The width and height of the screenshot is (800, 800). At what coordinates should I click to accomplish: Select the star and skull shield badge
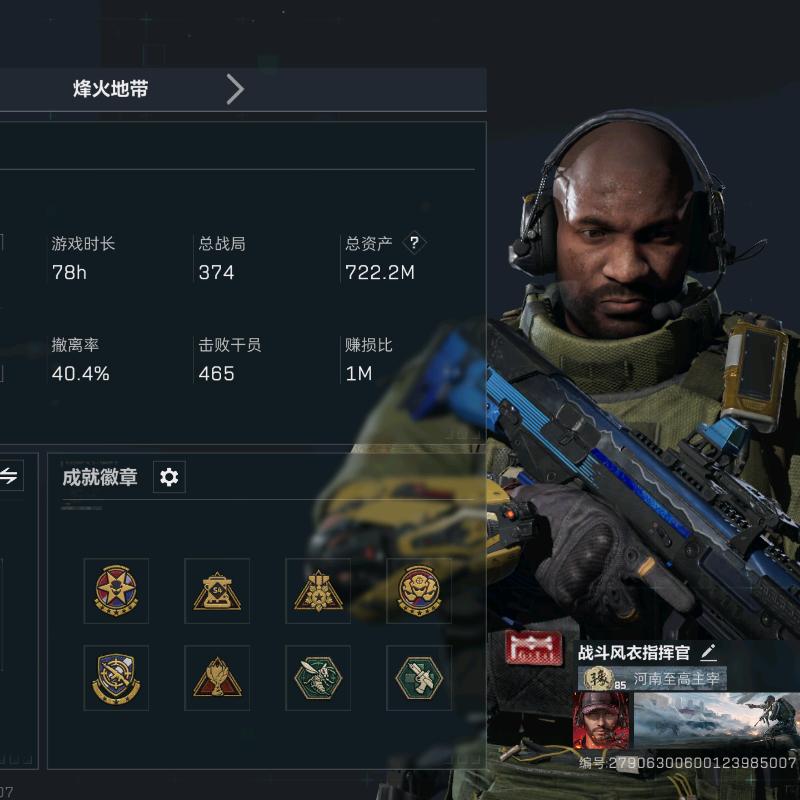coord(116,591)
